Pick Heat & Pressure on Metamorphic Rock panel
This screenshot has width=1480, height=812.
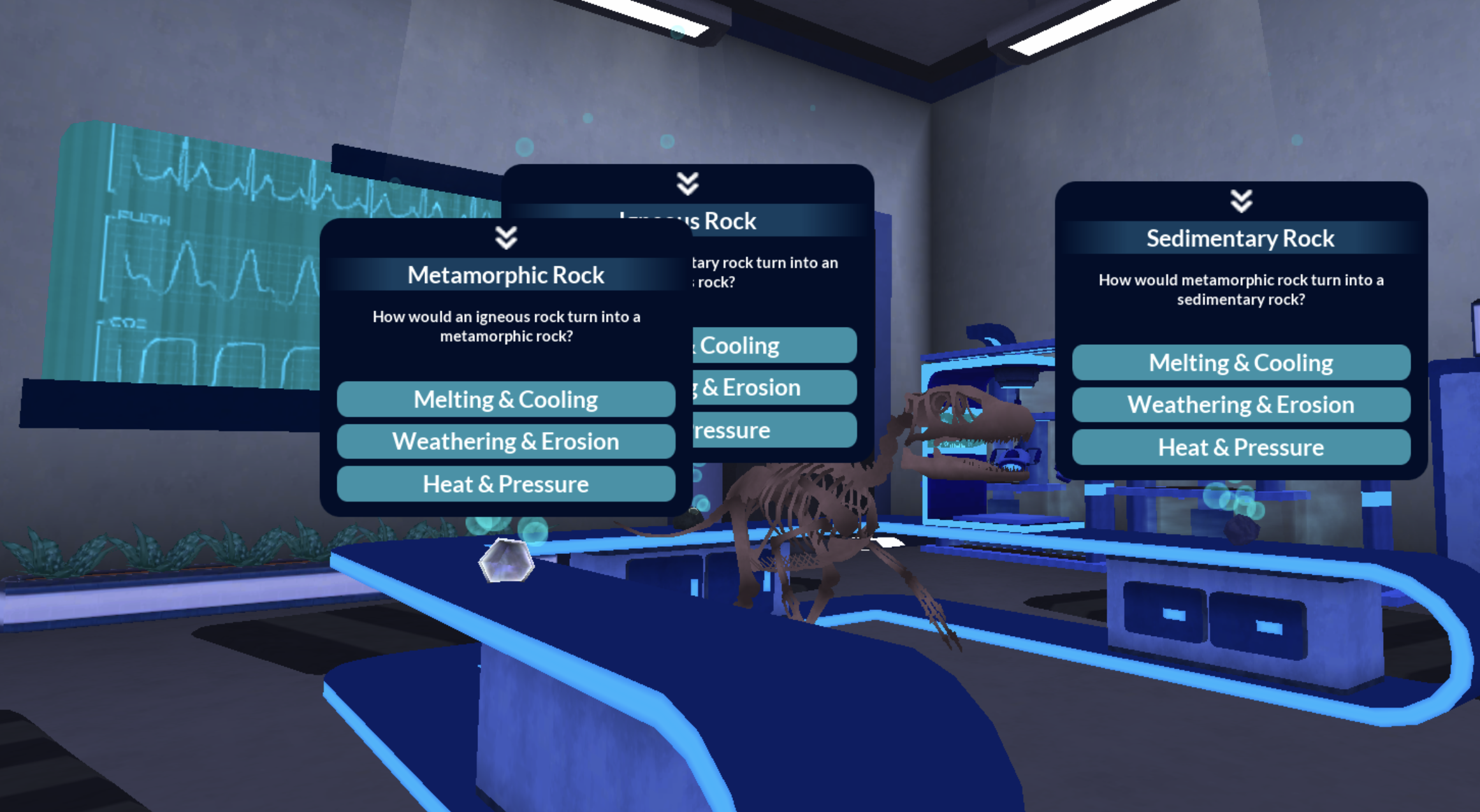click(505, 484)
